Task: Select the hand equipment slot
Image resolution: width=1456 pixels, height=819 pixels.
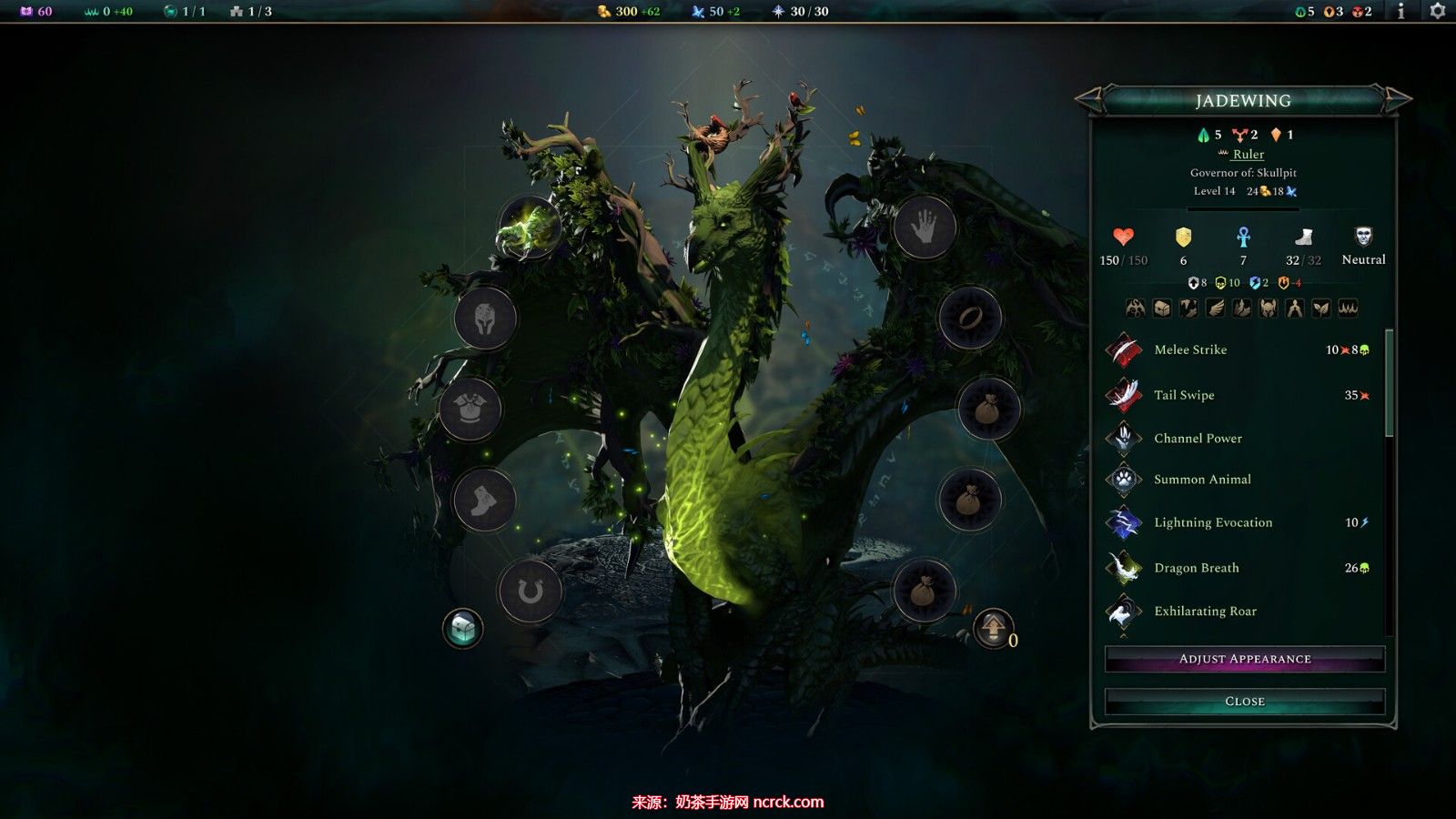Action: coord(925,227)
